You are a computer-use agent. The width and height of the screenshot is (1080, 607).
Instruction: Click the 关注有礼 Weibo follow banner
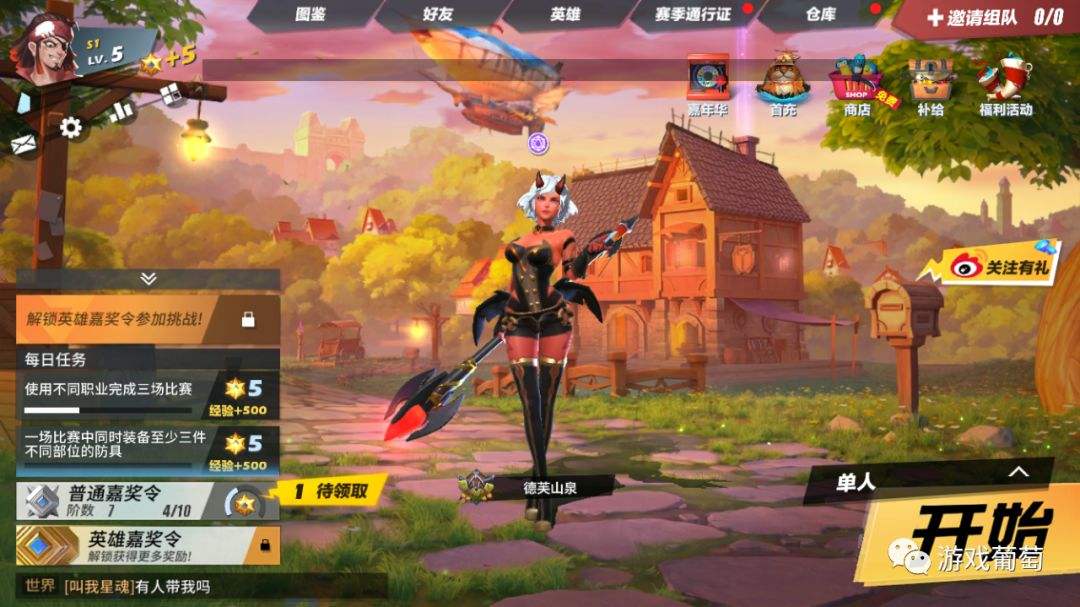[990, 266]
